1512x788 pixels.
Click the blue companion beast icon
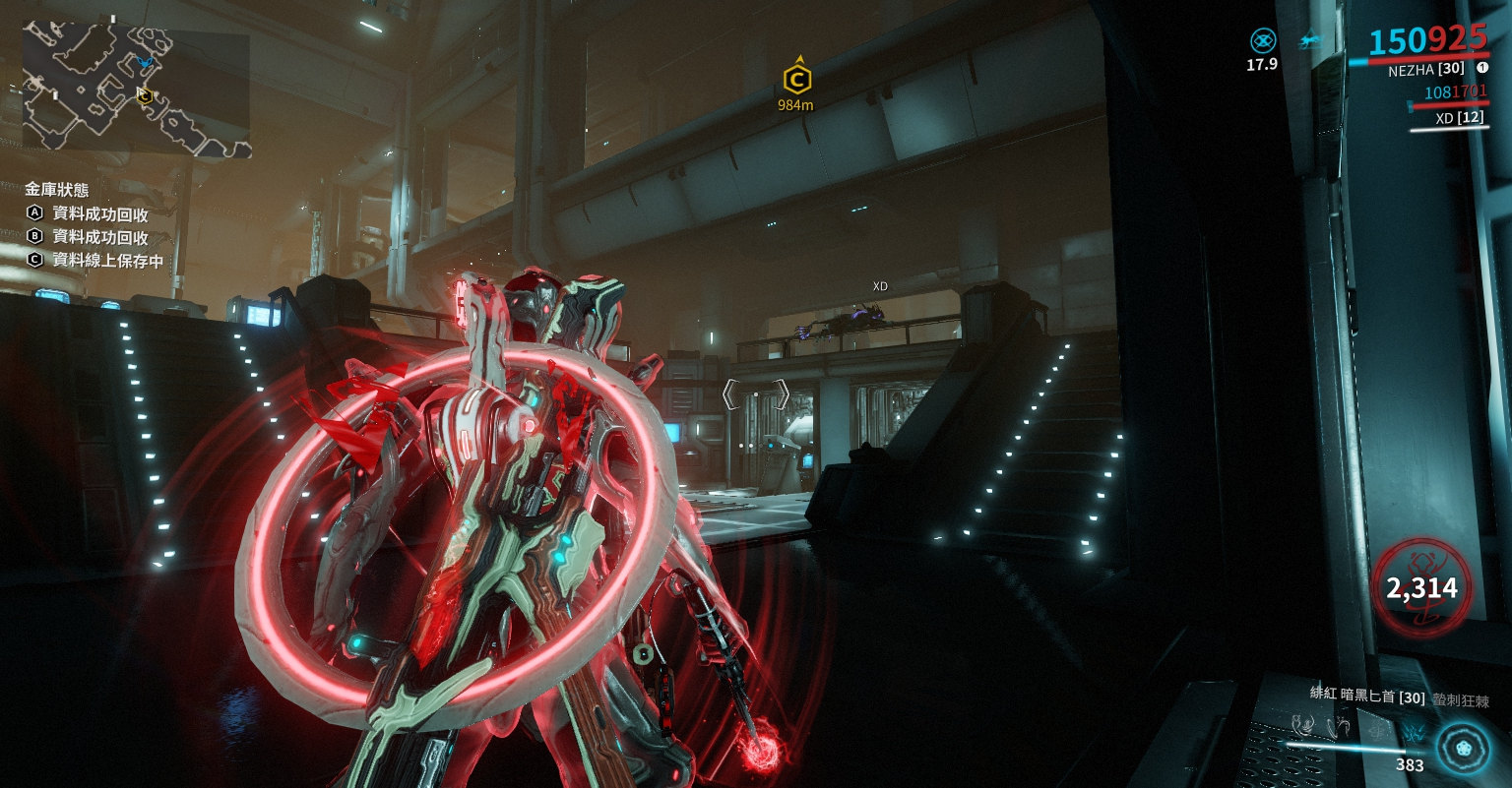click(1309, 41)
